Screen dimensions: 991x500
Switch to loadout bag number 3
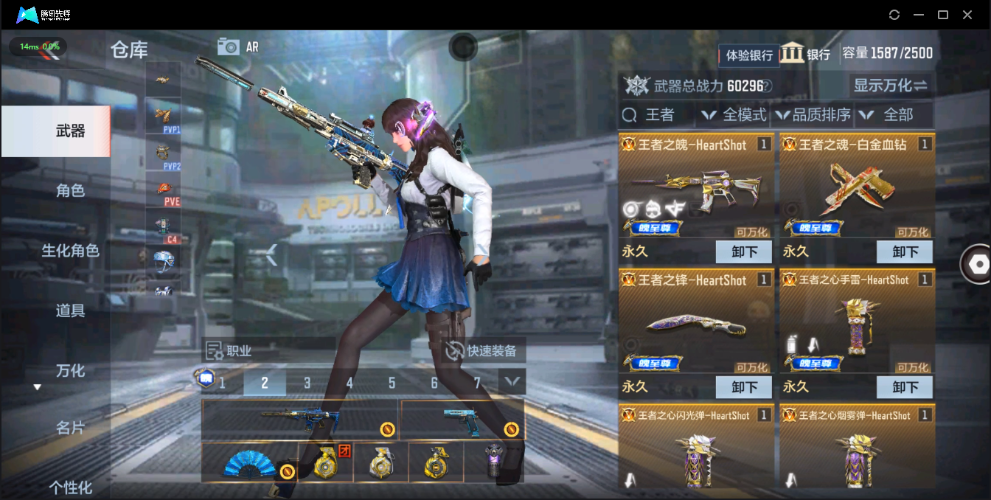click(x=307, y=382)
